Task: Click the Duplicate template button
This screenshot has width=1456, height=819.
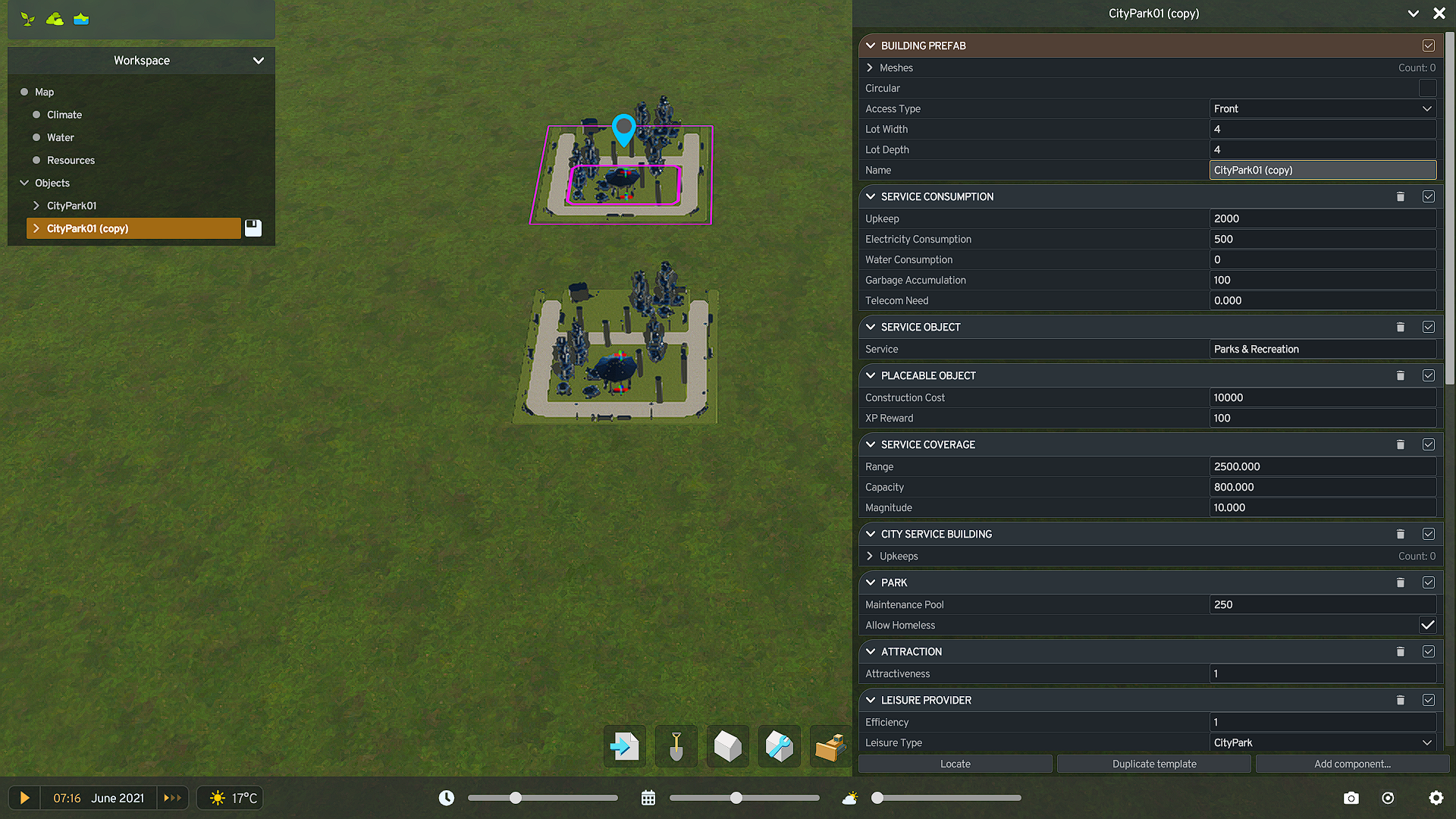Action: click(x=1153, y=764)
